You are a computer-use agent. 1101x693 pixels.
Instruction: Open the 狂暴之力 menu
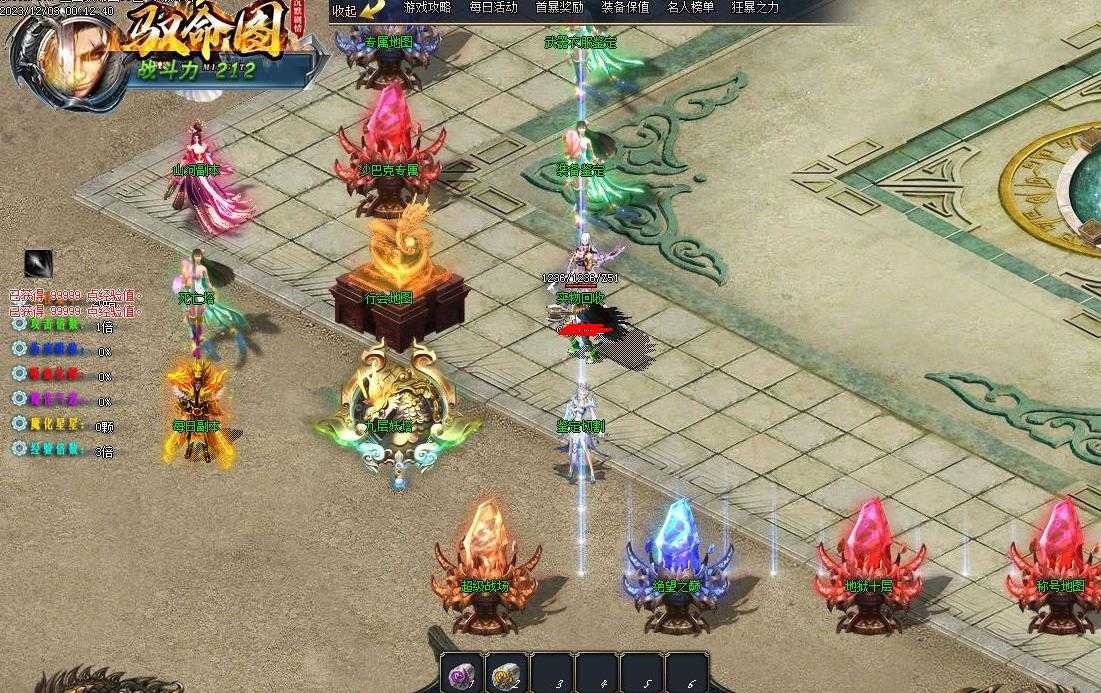click(755, 8)
